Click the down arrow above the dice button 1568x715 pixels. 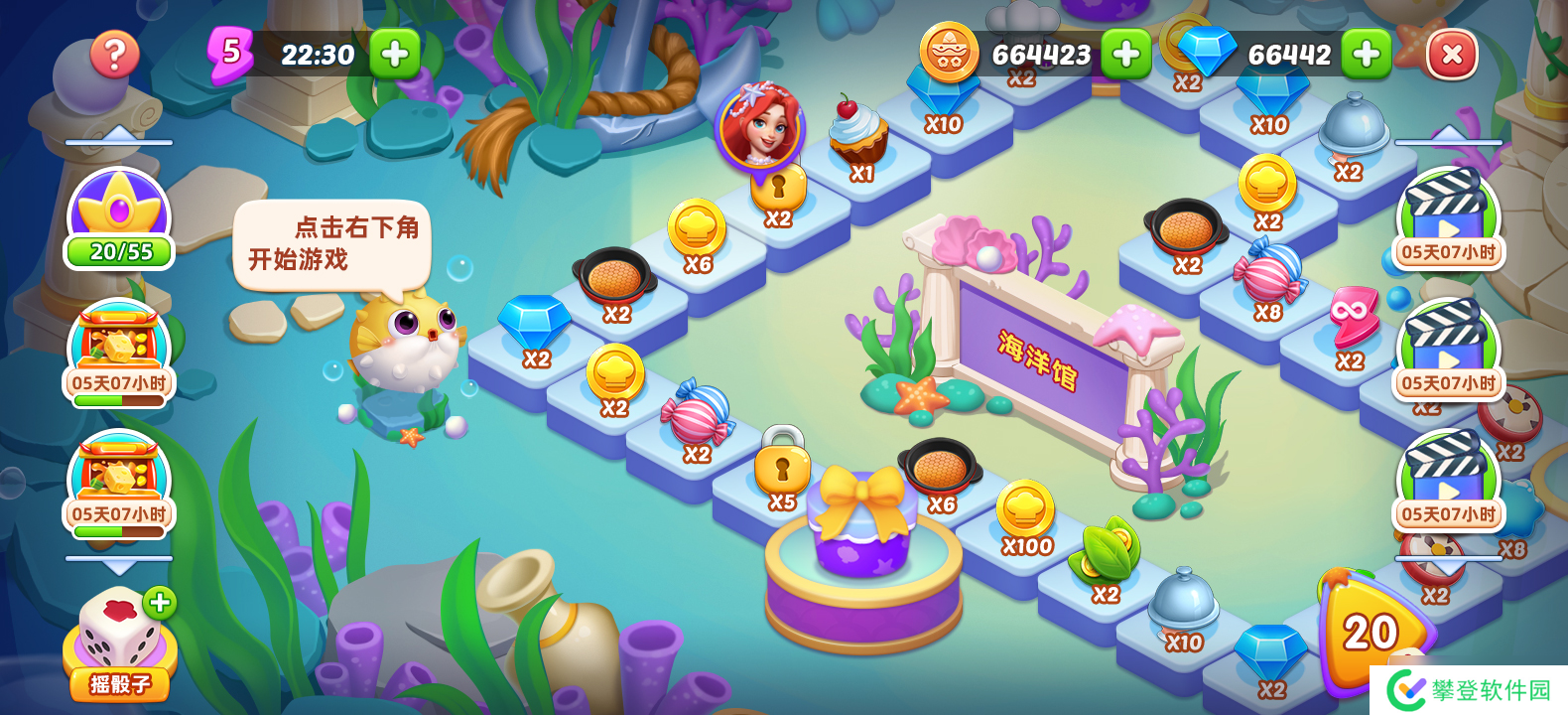point(119,566)
